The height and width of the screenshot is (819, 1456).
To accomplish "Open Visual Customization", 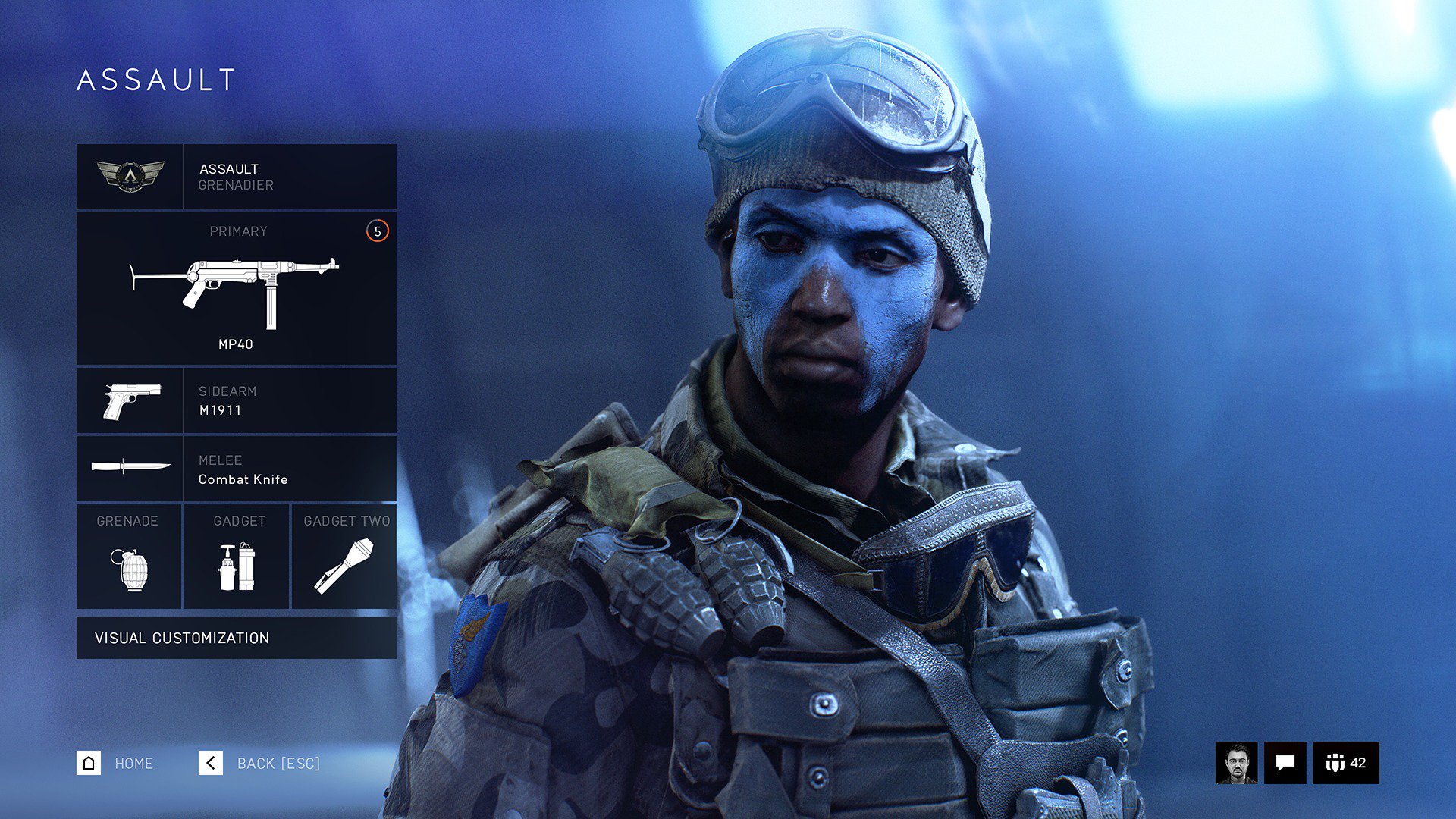I will (x=182, y=638).
